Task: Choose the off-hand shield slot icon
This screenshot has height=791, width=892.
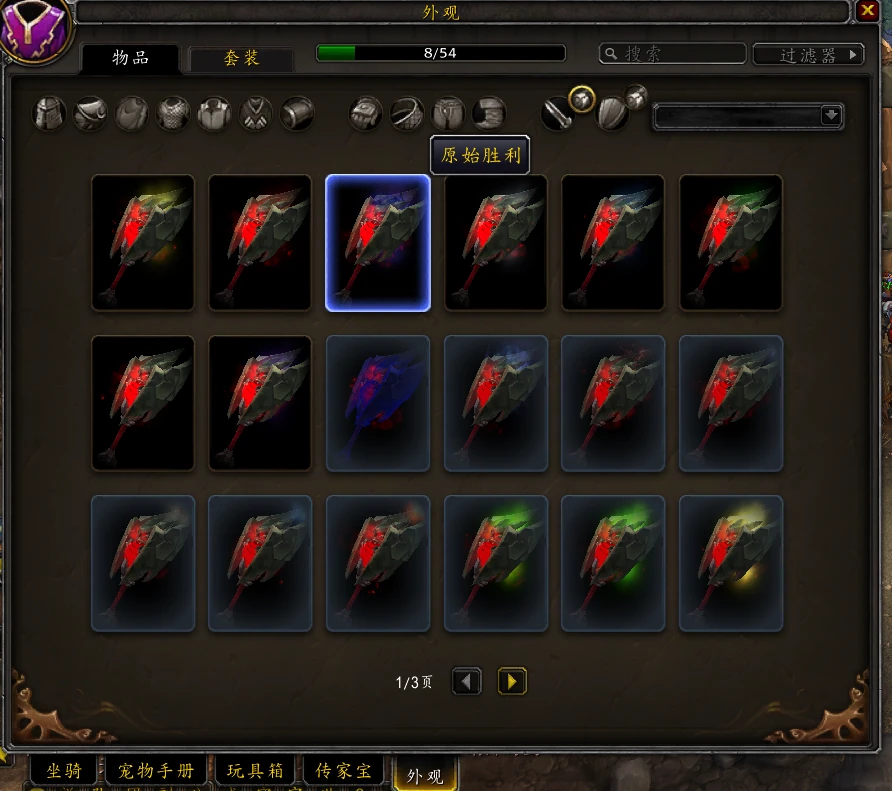Action: [613, 114]
